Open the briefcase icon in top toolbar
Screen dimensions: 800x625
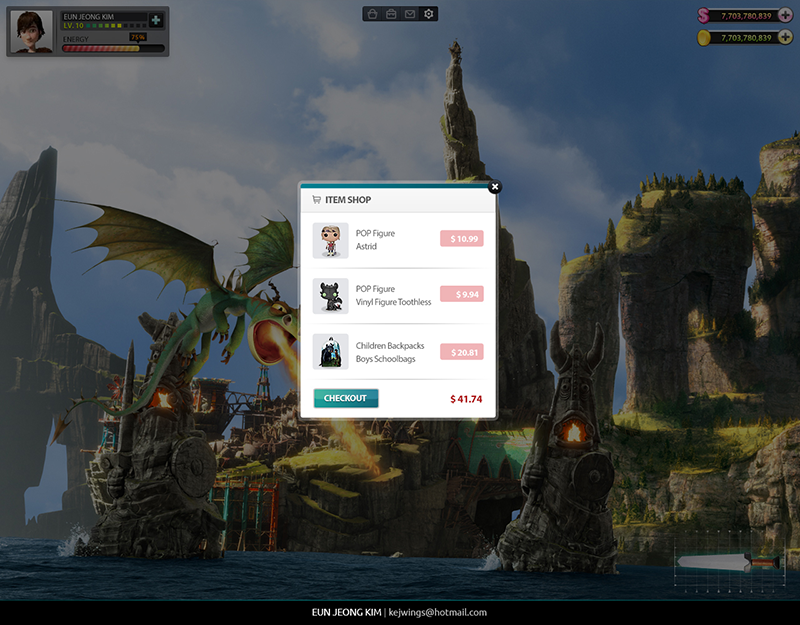[x=391, y=14]
